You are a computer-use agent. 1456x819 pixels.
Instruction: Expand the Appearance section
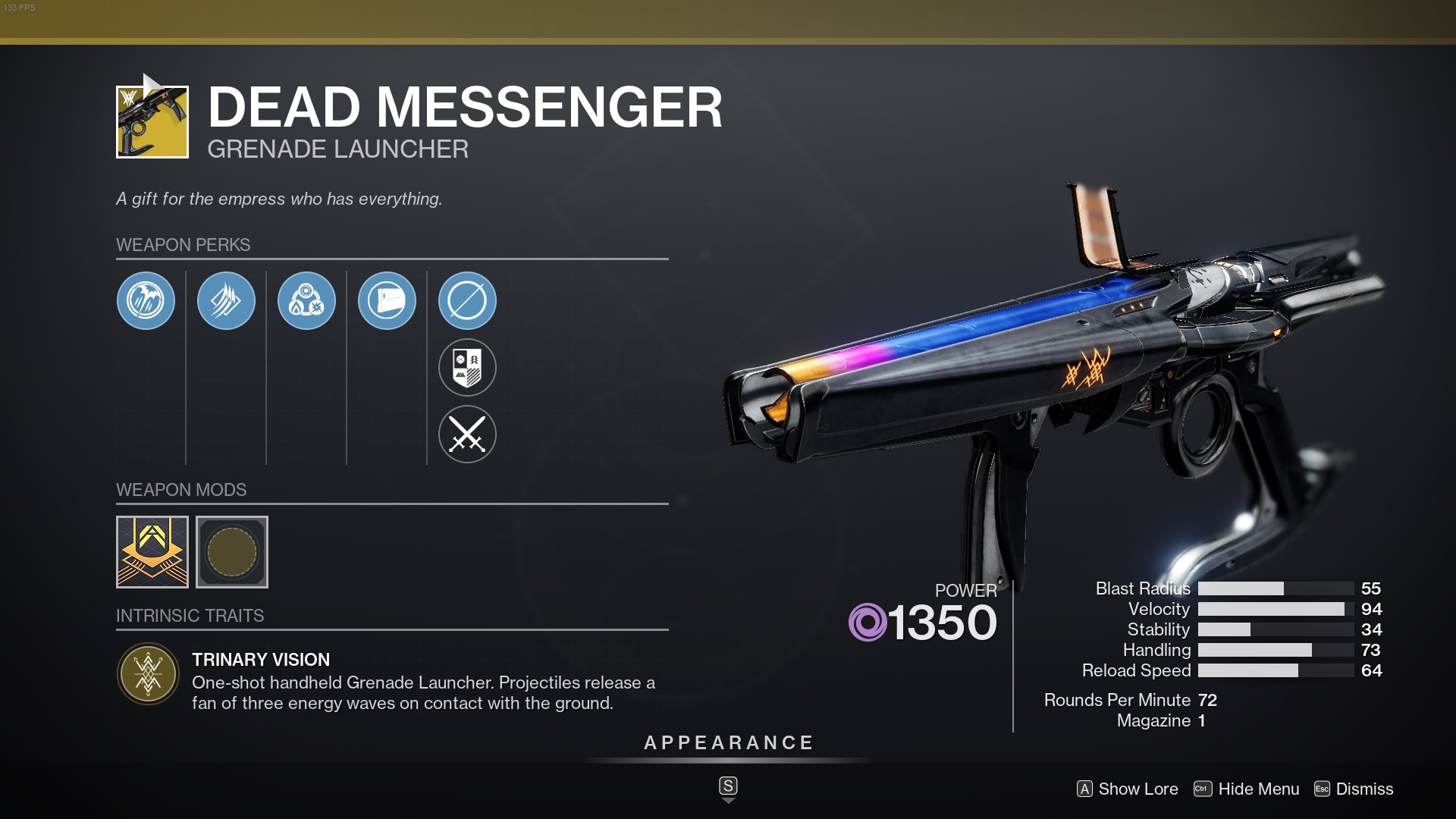coord(728,743)
